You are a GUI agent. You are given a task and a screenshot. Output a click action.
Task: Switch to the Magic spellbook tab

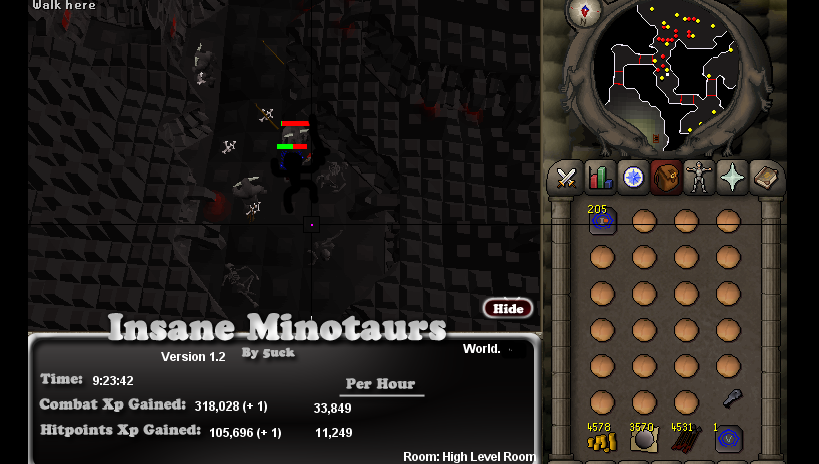click(765, 178)
